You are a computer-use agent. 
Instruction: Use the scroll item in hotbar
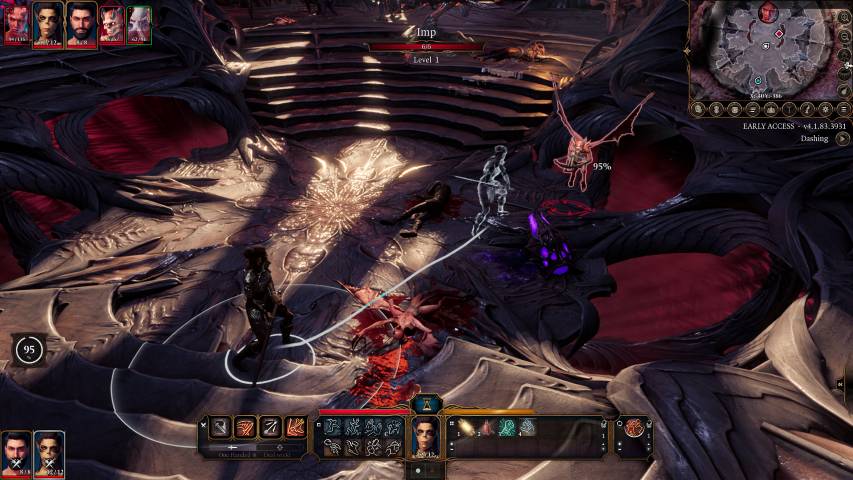[x=468, y=428]
